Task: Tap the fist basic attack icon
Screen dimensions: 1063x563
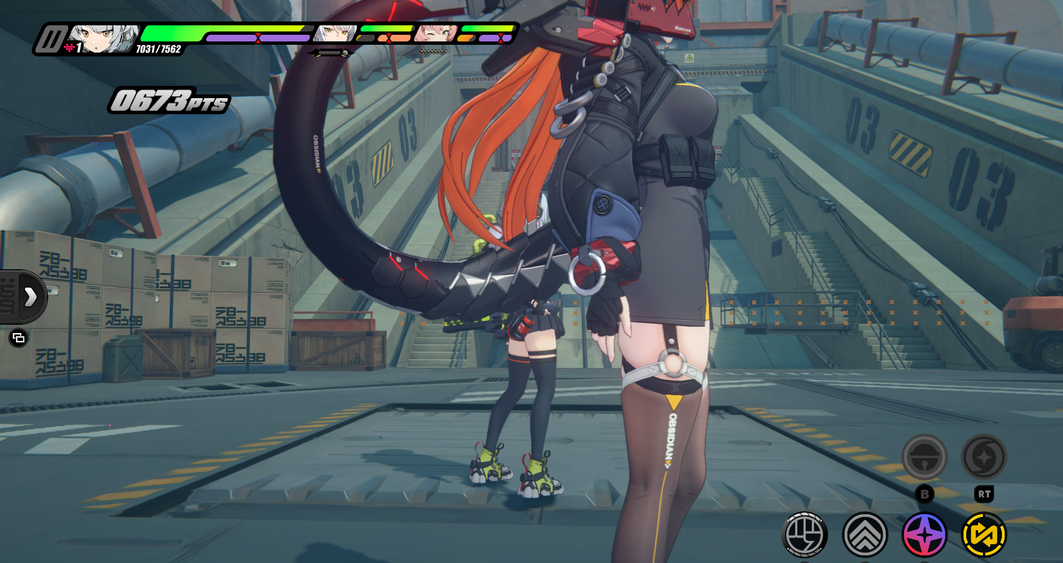Action: coord(804,535)
